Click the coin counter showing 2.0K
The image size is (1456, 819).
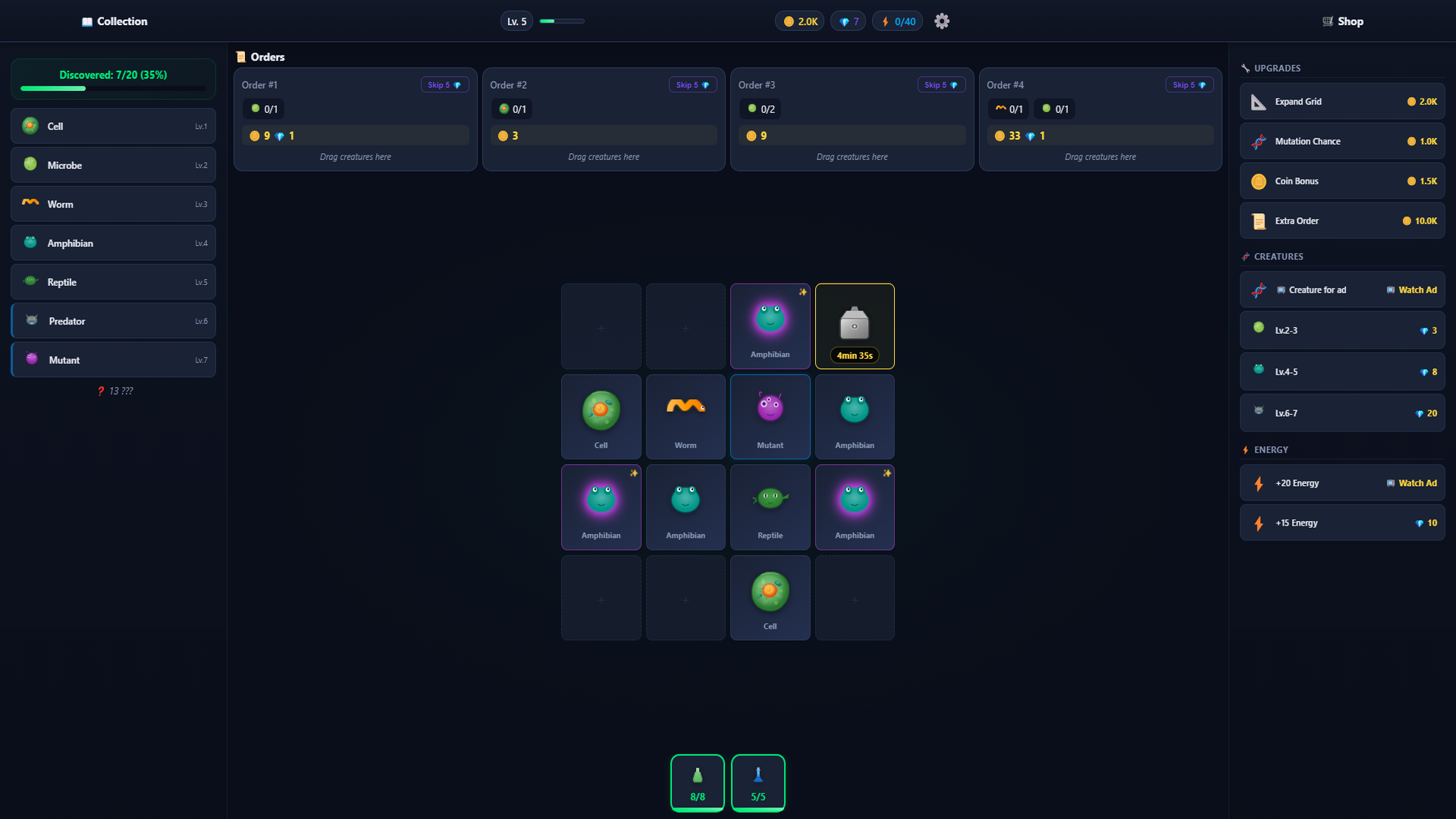point(799,20)
